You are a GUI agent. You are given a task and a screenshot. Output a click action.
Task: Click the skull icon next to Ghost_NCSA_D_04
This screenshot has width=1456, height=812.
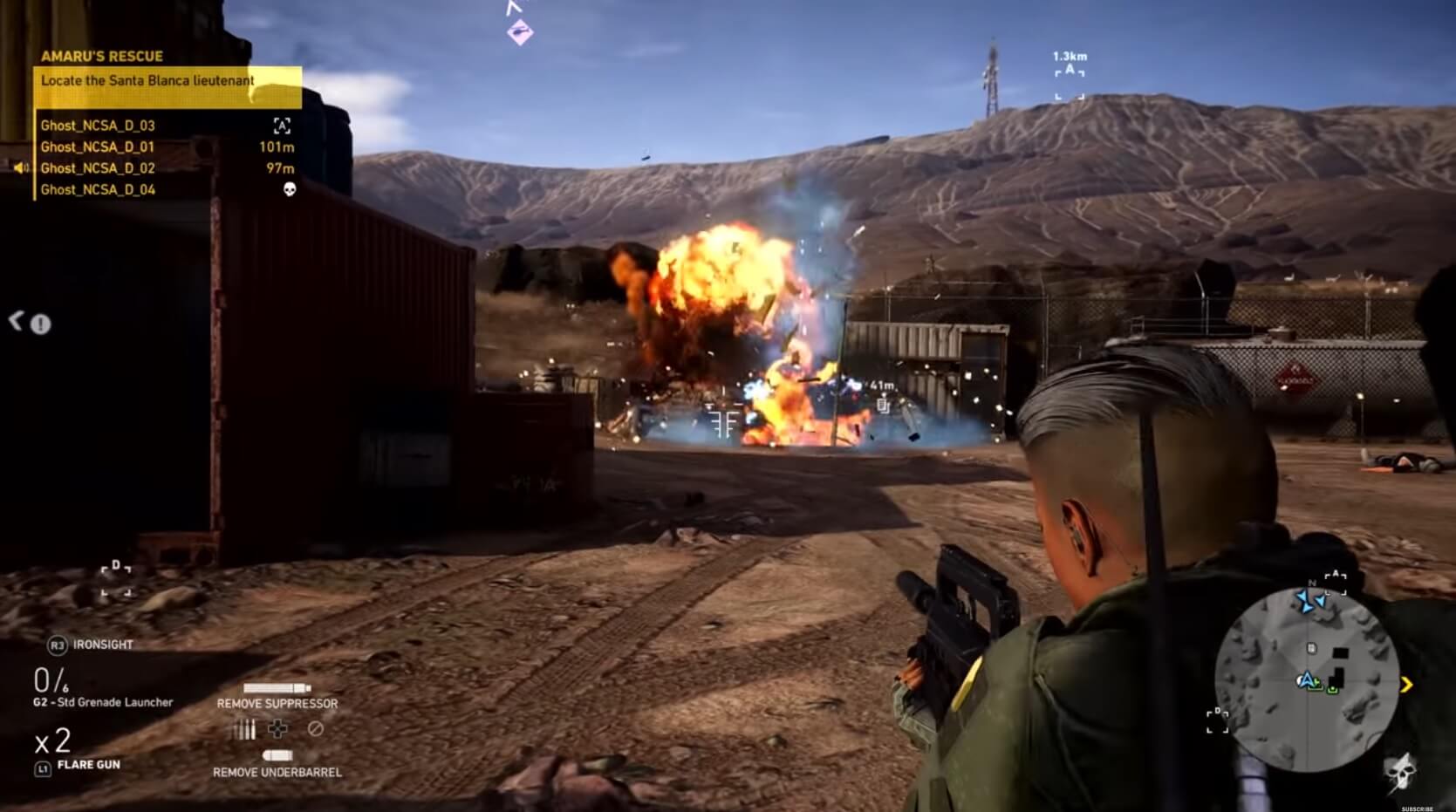290,189
